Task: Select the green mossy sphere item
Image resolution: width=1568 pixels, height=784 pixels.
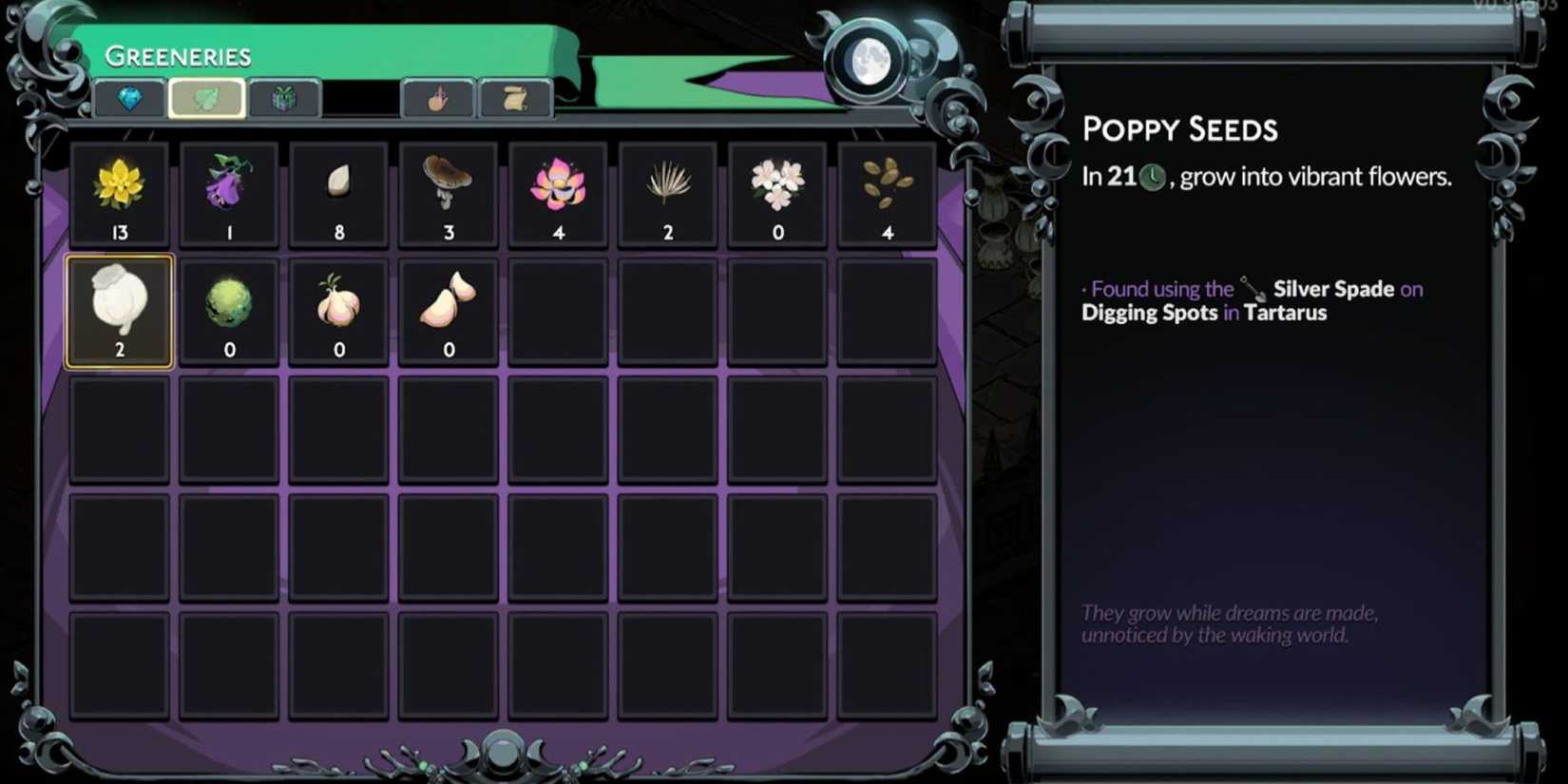Action: point(228,310)
